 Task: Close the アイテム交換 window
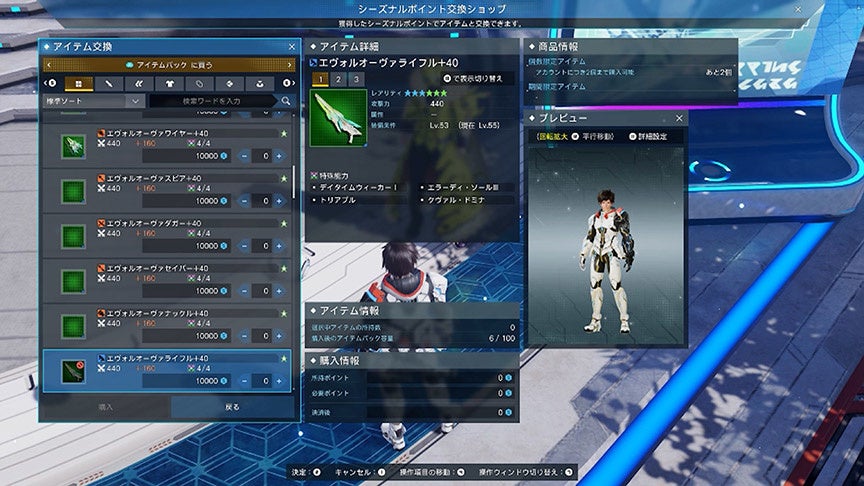click(291, 47)
